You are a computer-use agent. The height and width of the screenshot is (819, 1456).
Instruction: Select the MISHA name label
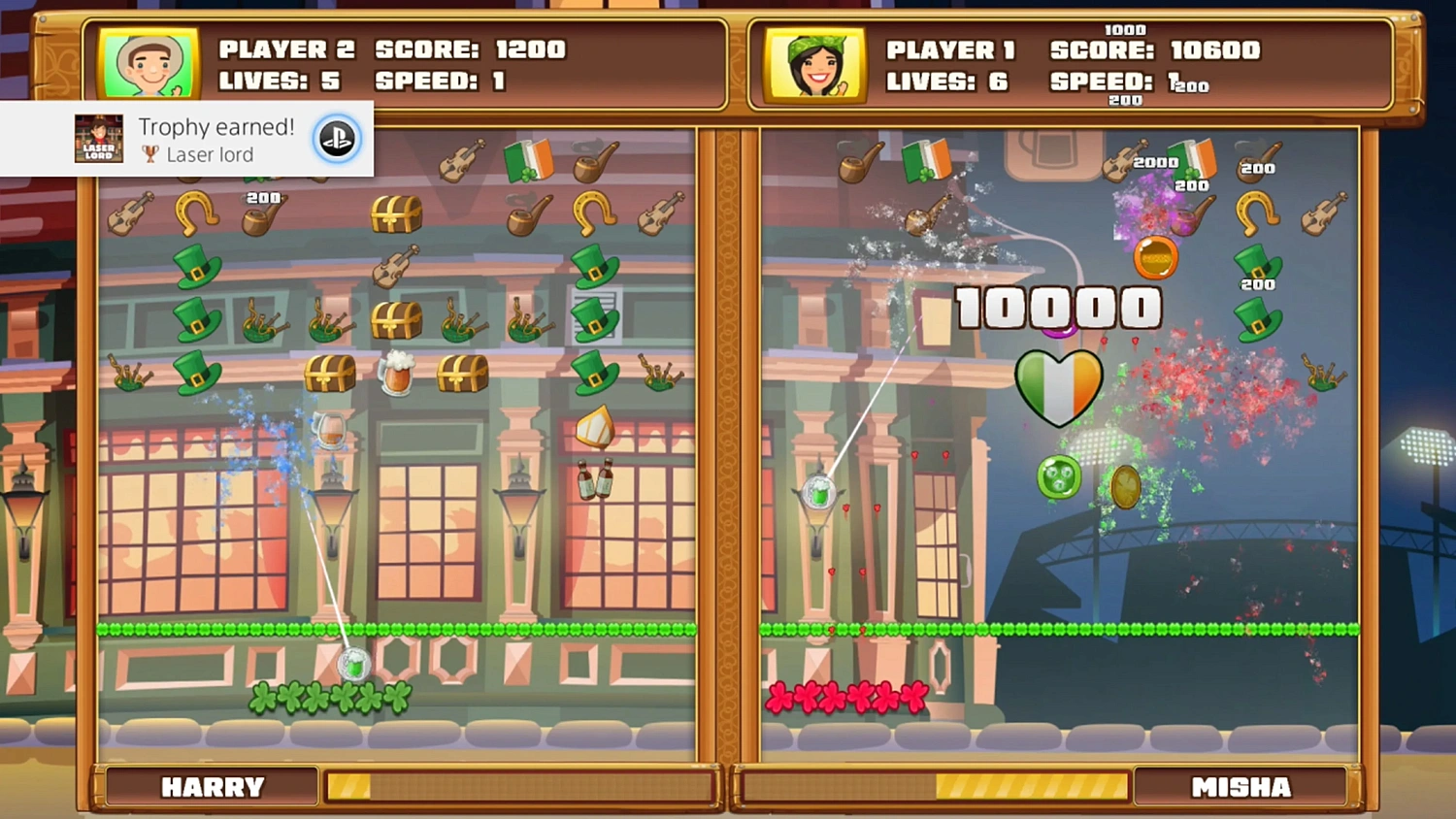click(1242, 787)
